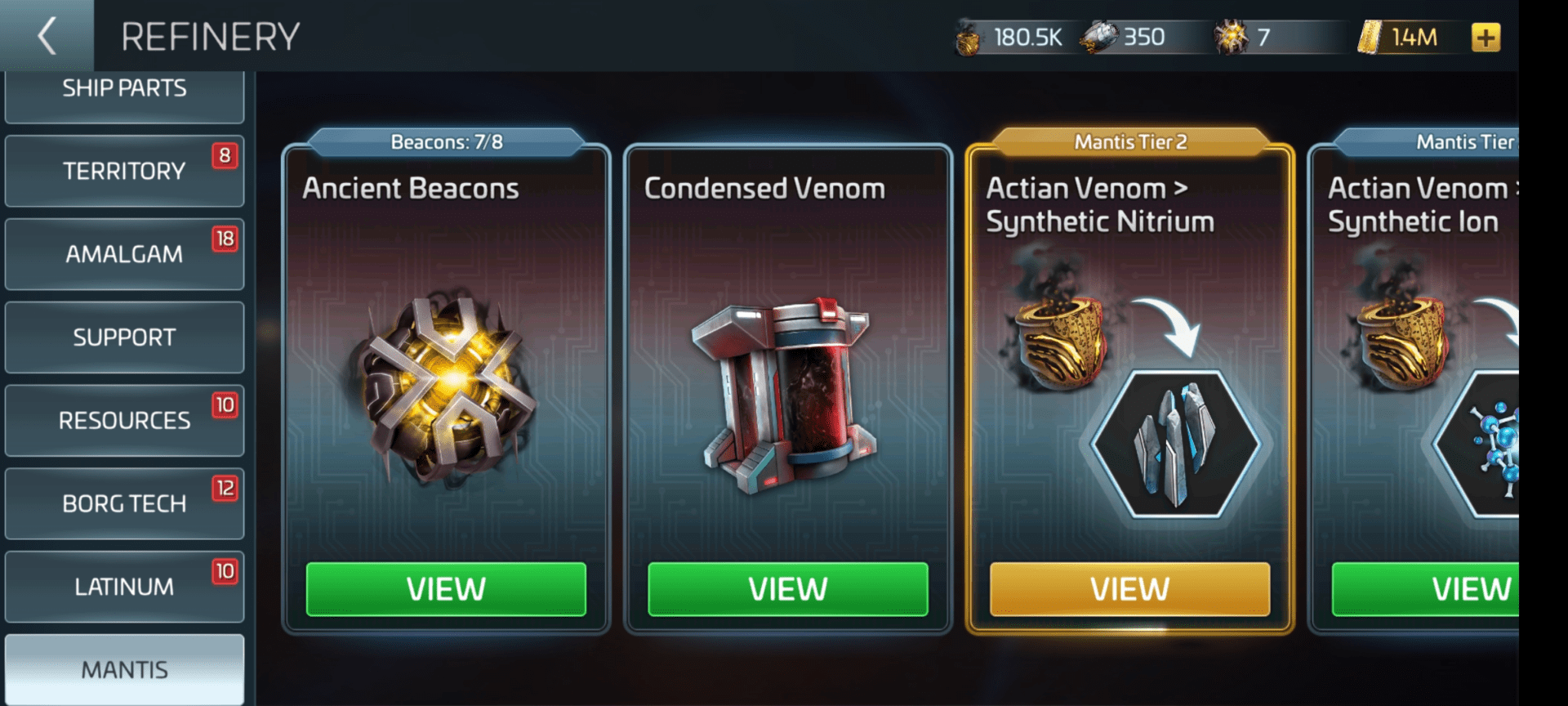Go back using the arrow button
The height and width of the screenshot is (706, 1568).
tap(47, 36)
